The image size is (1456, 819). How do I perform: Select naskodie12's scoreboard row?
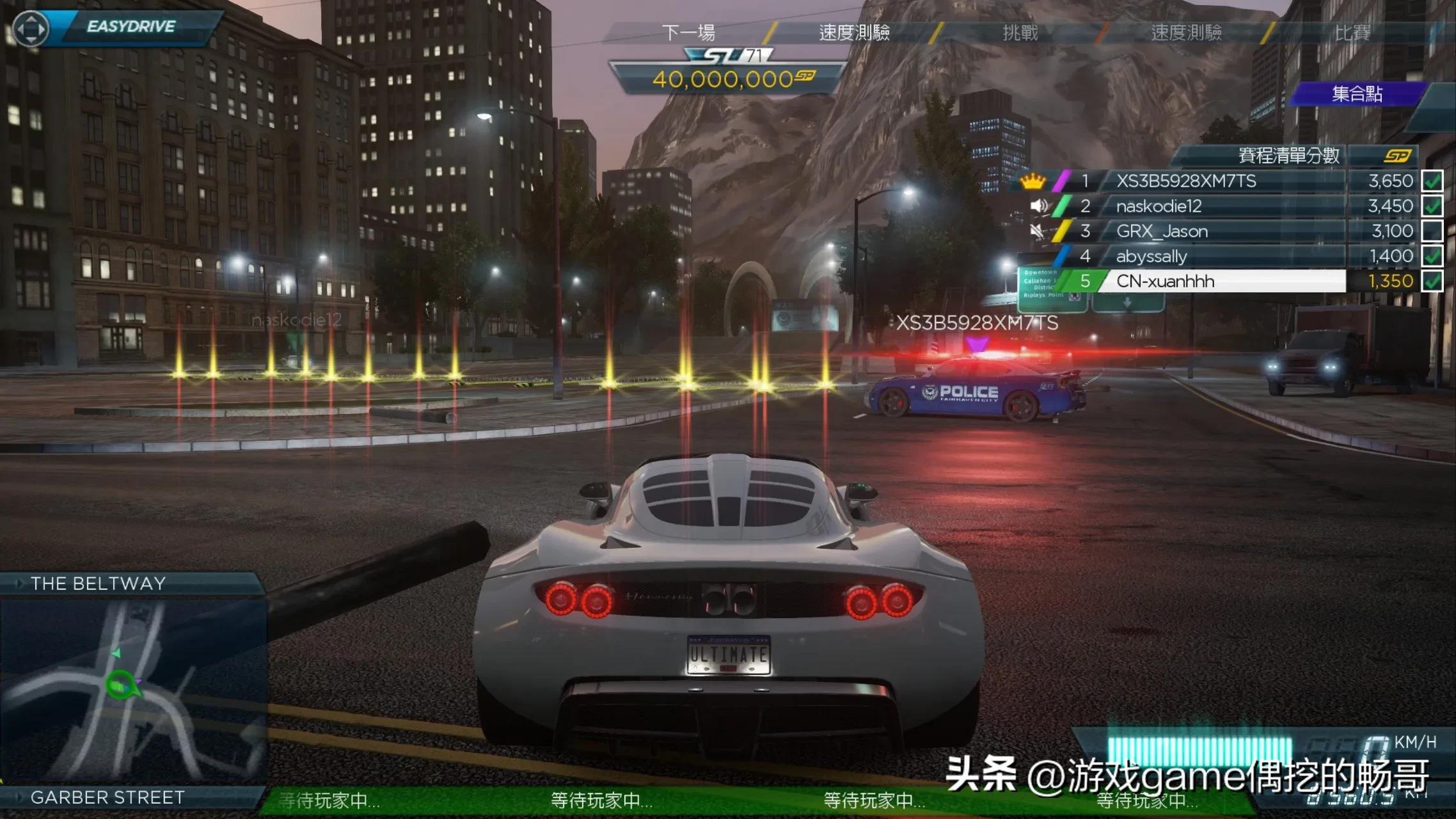(1159, 206)
